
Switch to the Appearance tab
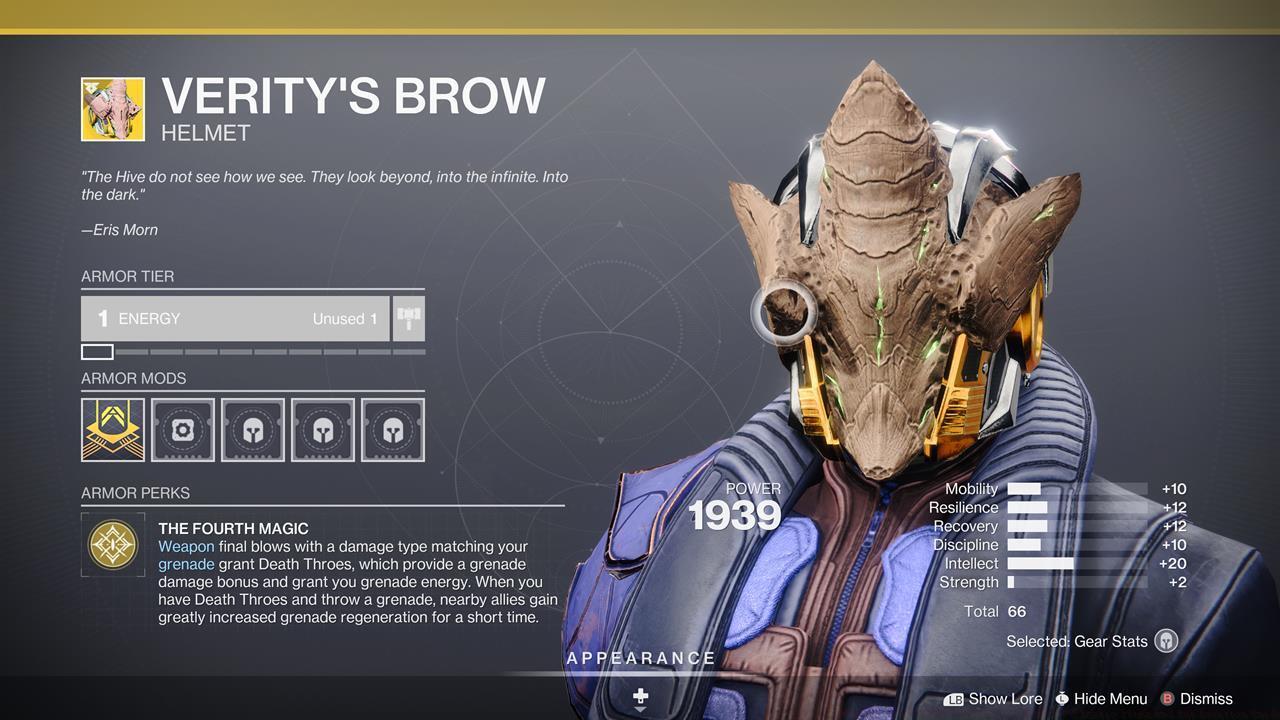tap(641, 658)
